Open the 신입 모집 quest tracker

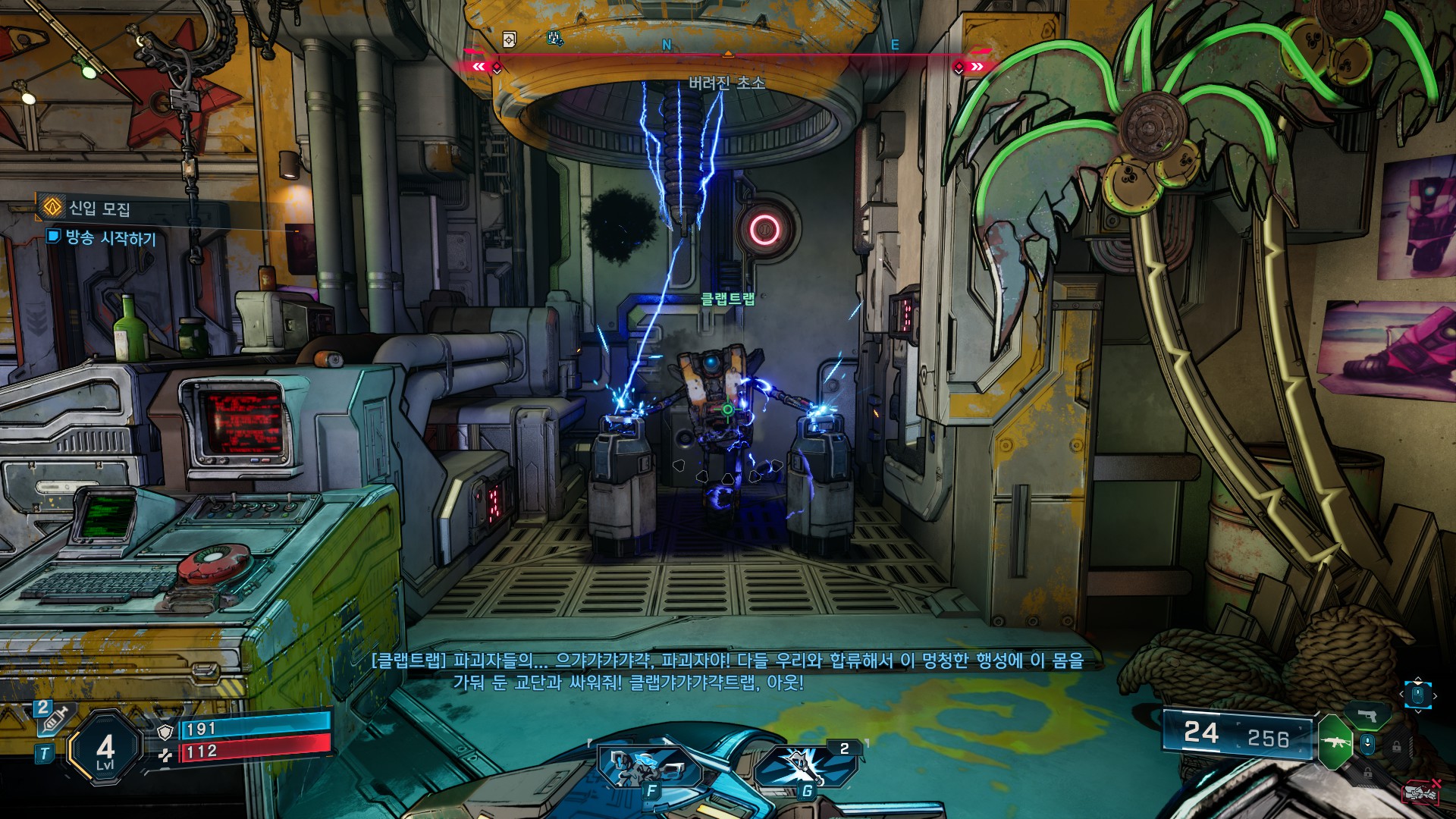click(x=99, y=208)
